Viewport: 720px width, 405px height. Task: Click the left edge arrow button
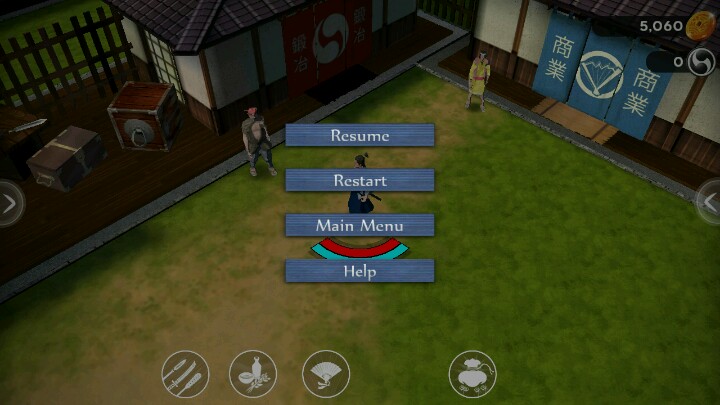pos(9,204)
